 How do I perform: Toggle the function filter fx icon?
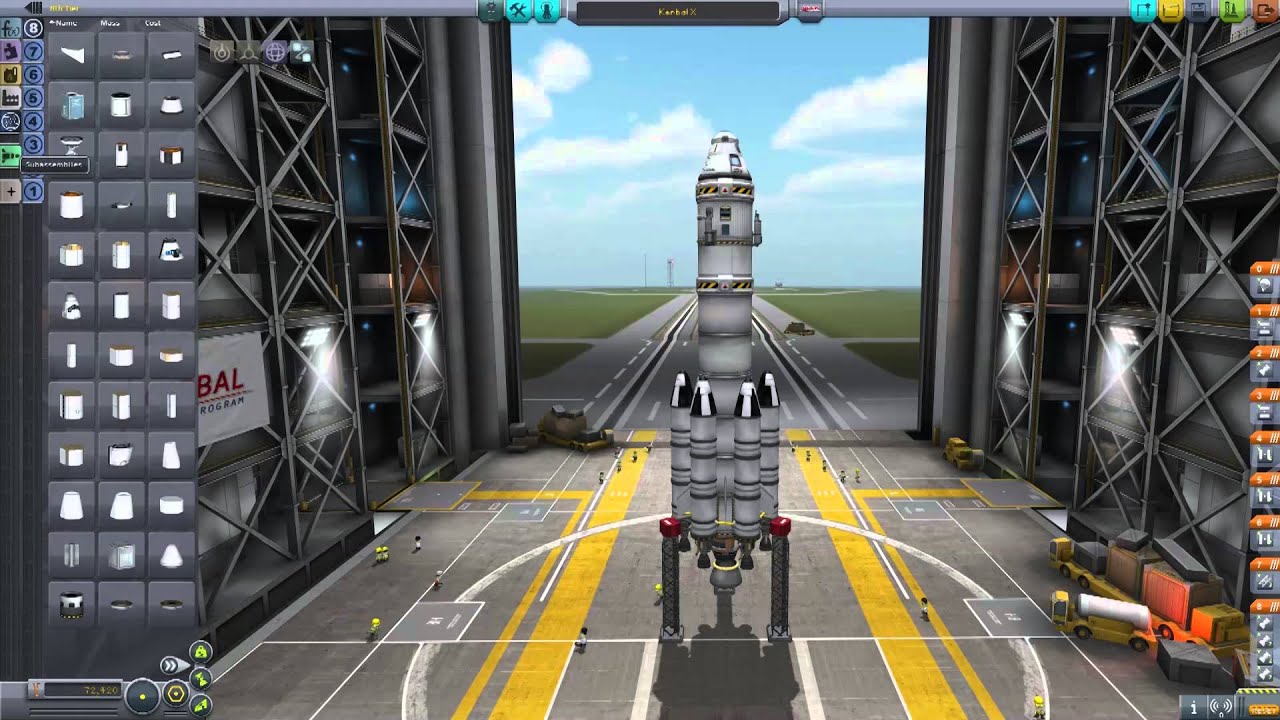point(11,29)
